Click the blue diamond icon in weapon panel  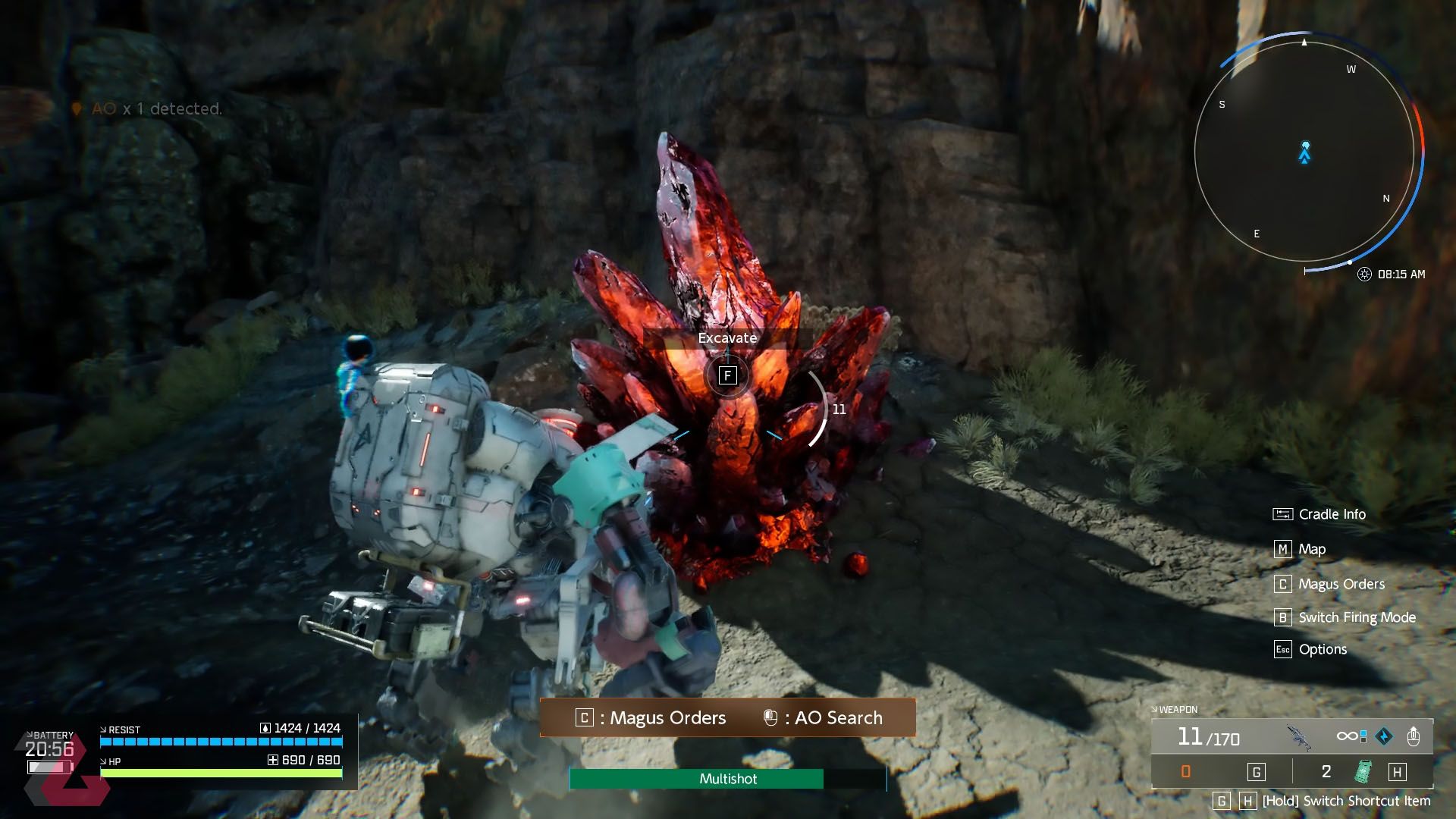(1384, 736)
